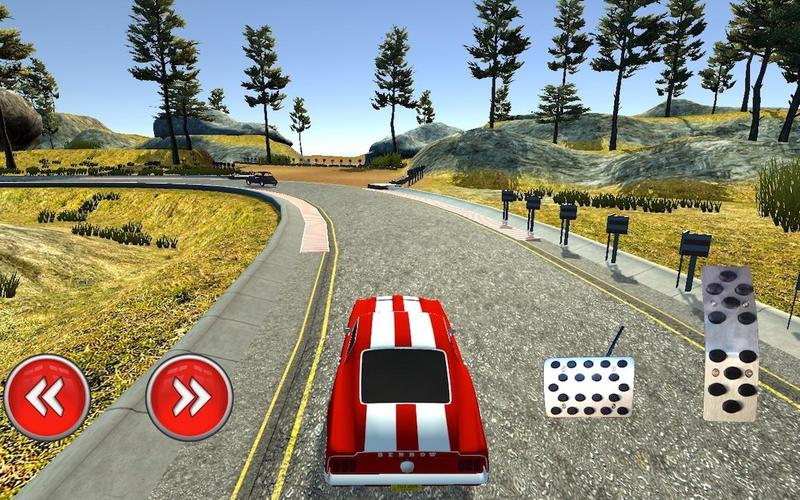The image size is (800, 500).
Task: Tap the red steer-left arrow button
Action: [47, 397]
